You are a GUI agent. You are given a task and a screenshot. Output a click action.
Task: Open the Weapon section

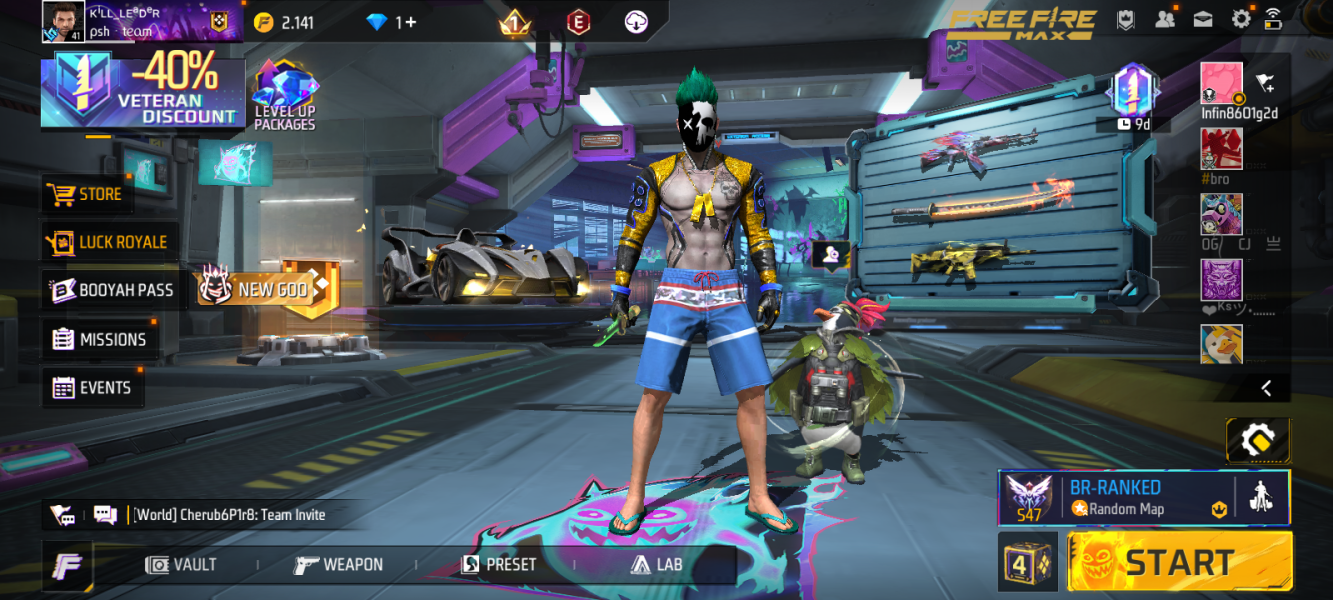click(338, 565)
